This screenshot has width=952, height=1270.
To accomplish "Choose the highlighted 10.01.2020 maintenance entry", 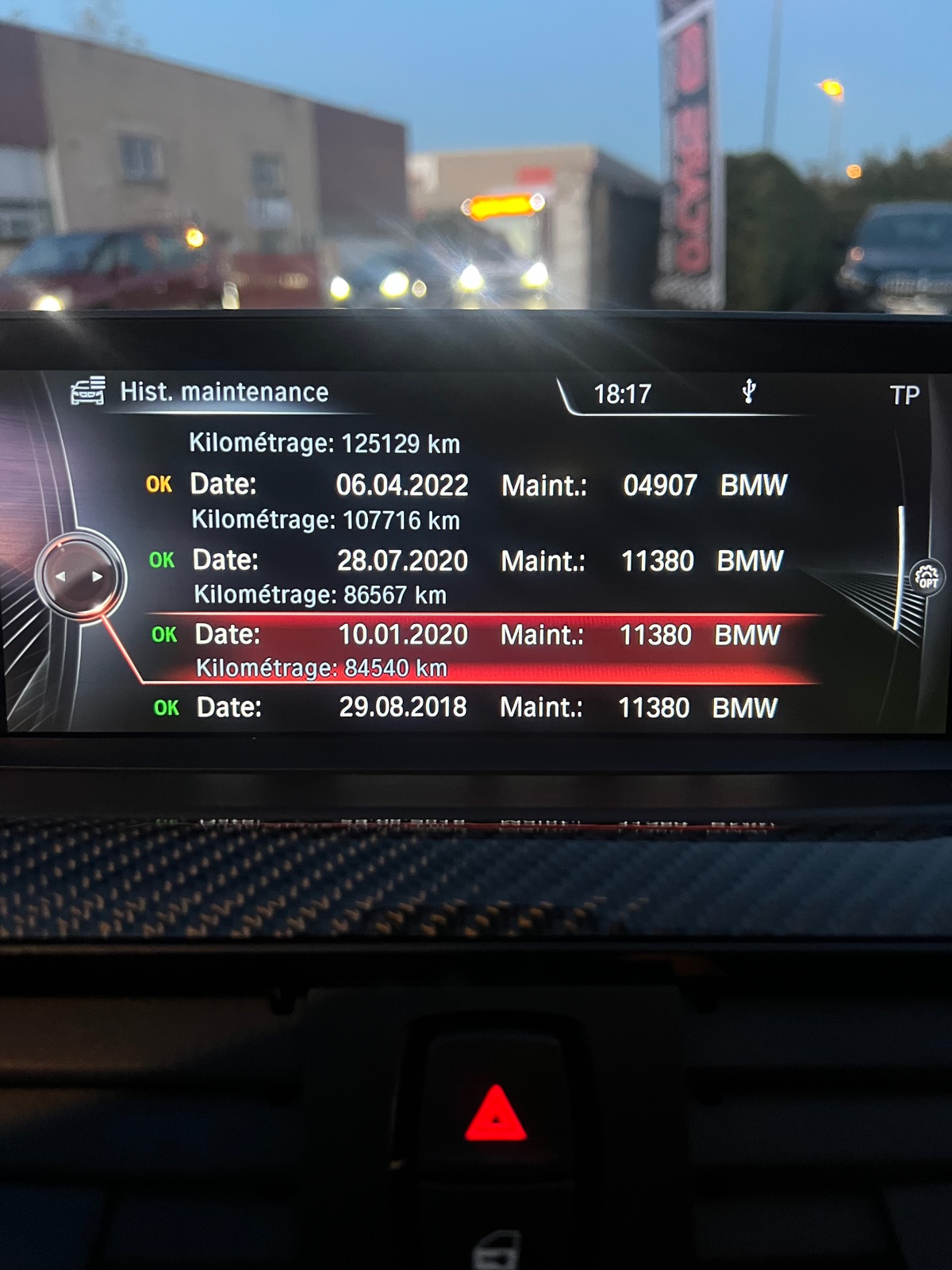I will pos(468,635).
